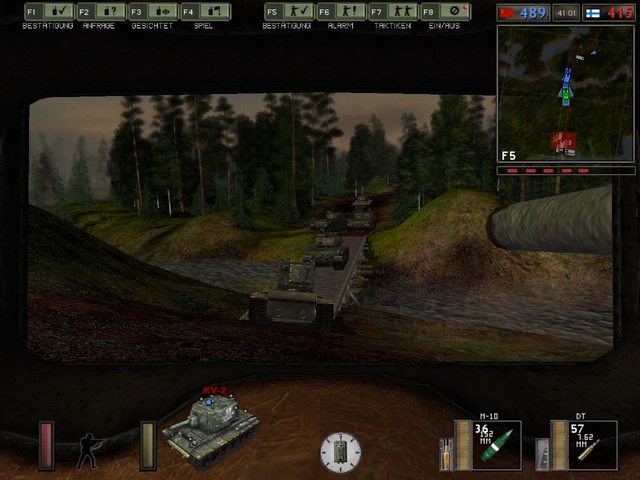The height and width of the screenshot is (480, 640).
Task: Trigger the F6 Alarm radio command
Action: click(x=339, y=12)
